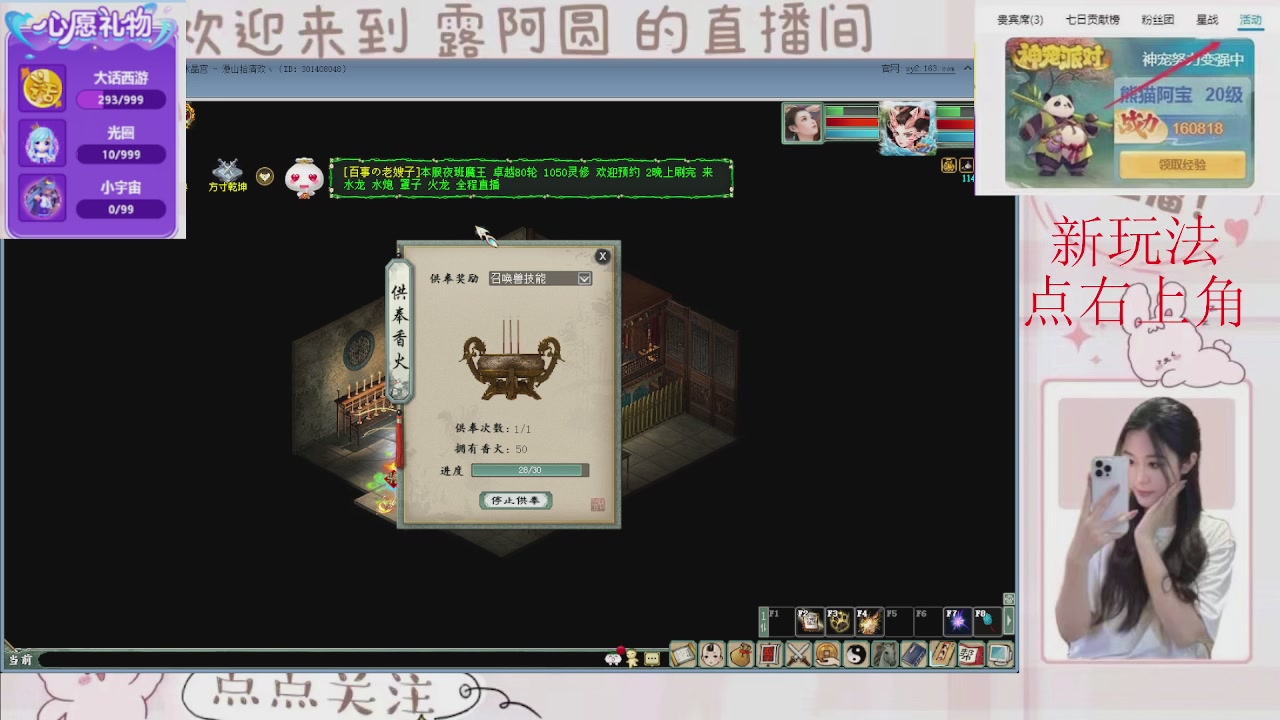Expand the hotkey bar with the right arrow
Viewport: 1280px width, 720px height.
[1008, 620]
